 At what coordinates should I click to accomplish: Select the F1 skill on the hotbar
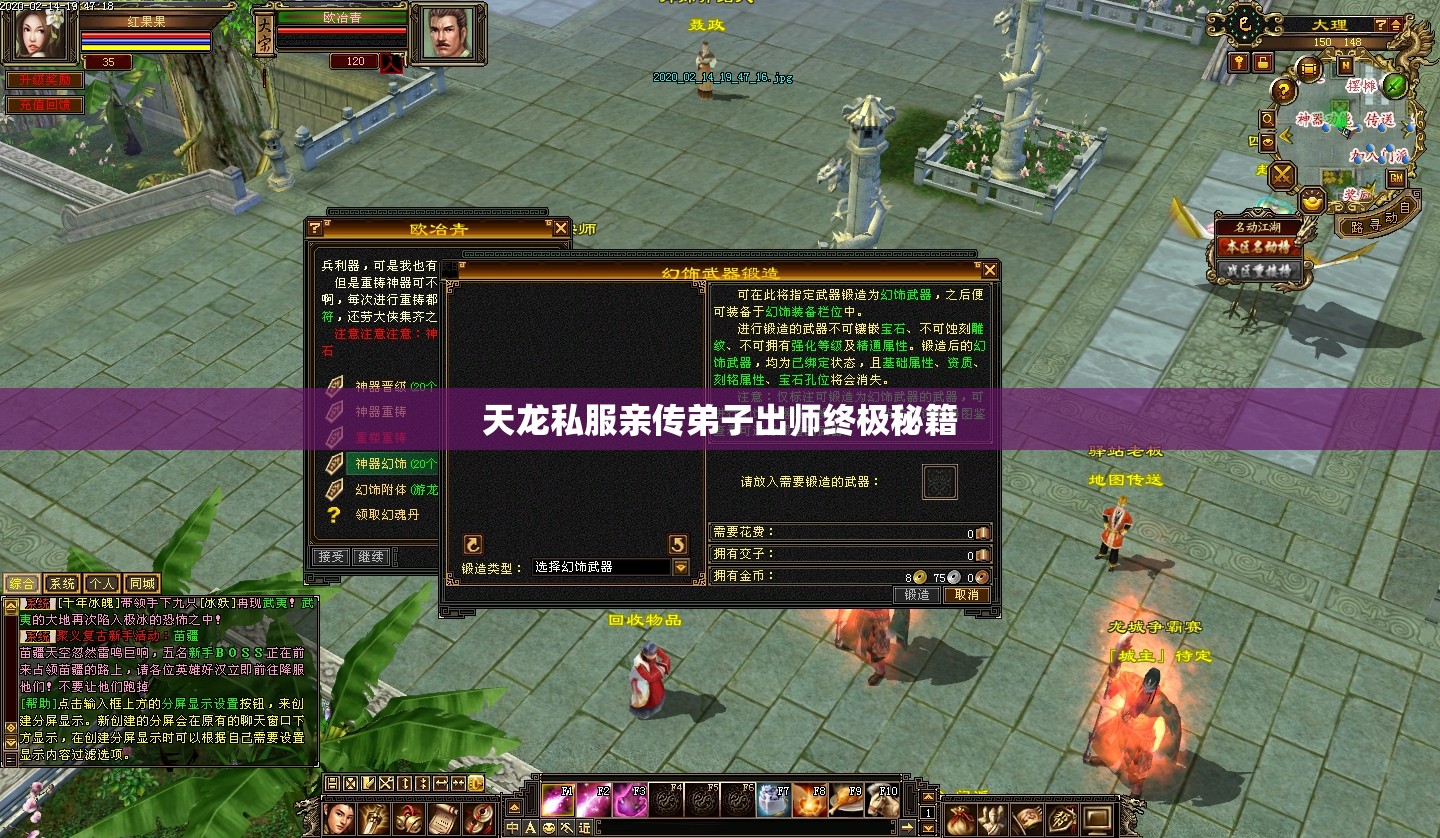pyautogui.click(x=558, y=800)
